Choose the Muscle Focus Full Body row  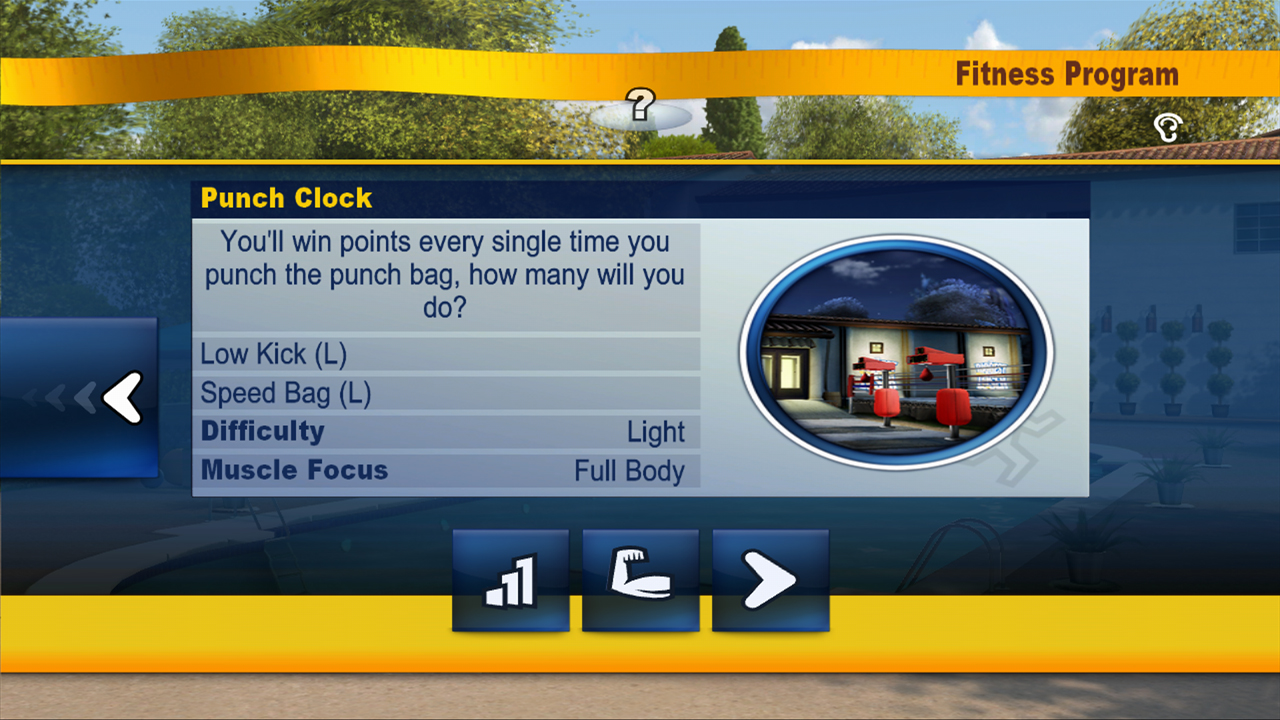[446, 471]
